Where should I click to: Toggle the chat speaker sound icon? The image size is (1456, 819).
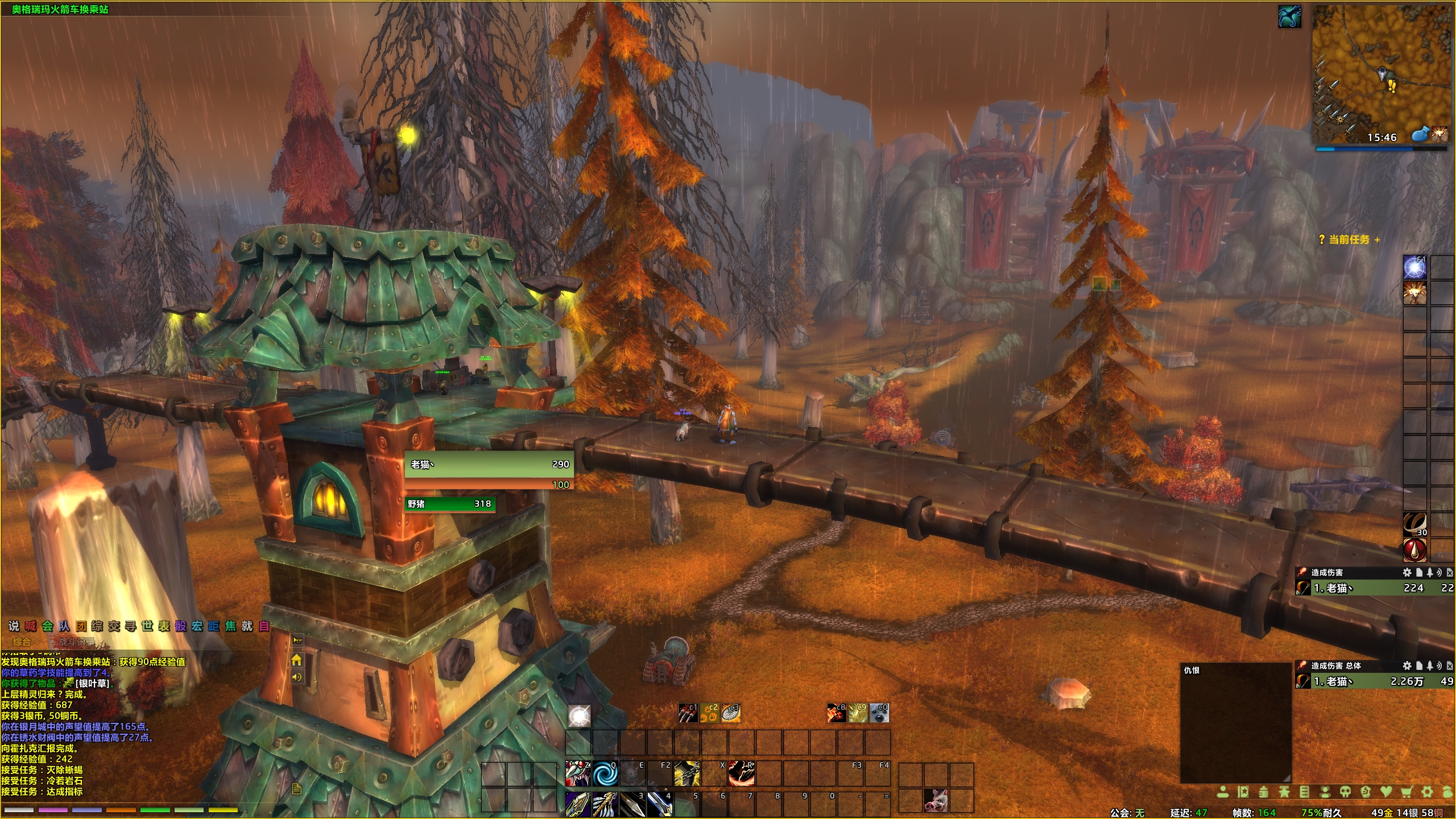(296, 677)
